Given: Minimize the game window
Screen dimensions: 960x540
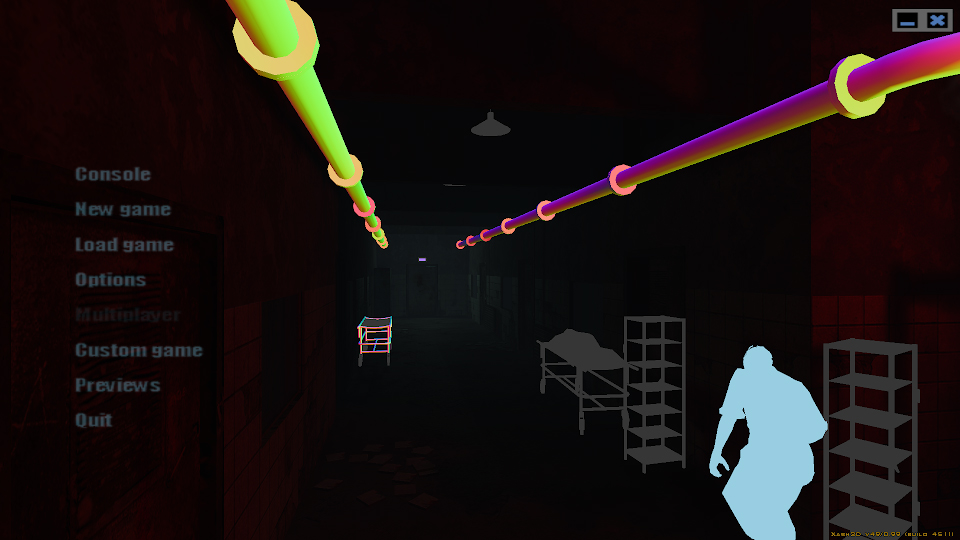Looking at the screenshot, I should [908, 20].
